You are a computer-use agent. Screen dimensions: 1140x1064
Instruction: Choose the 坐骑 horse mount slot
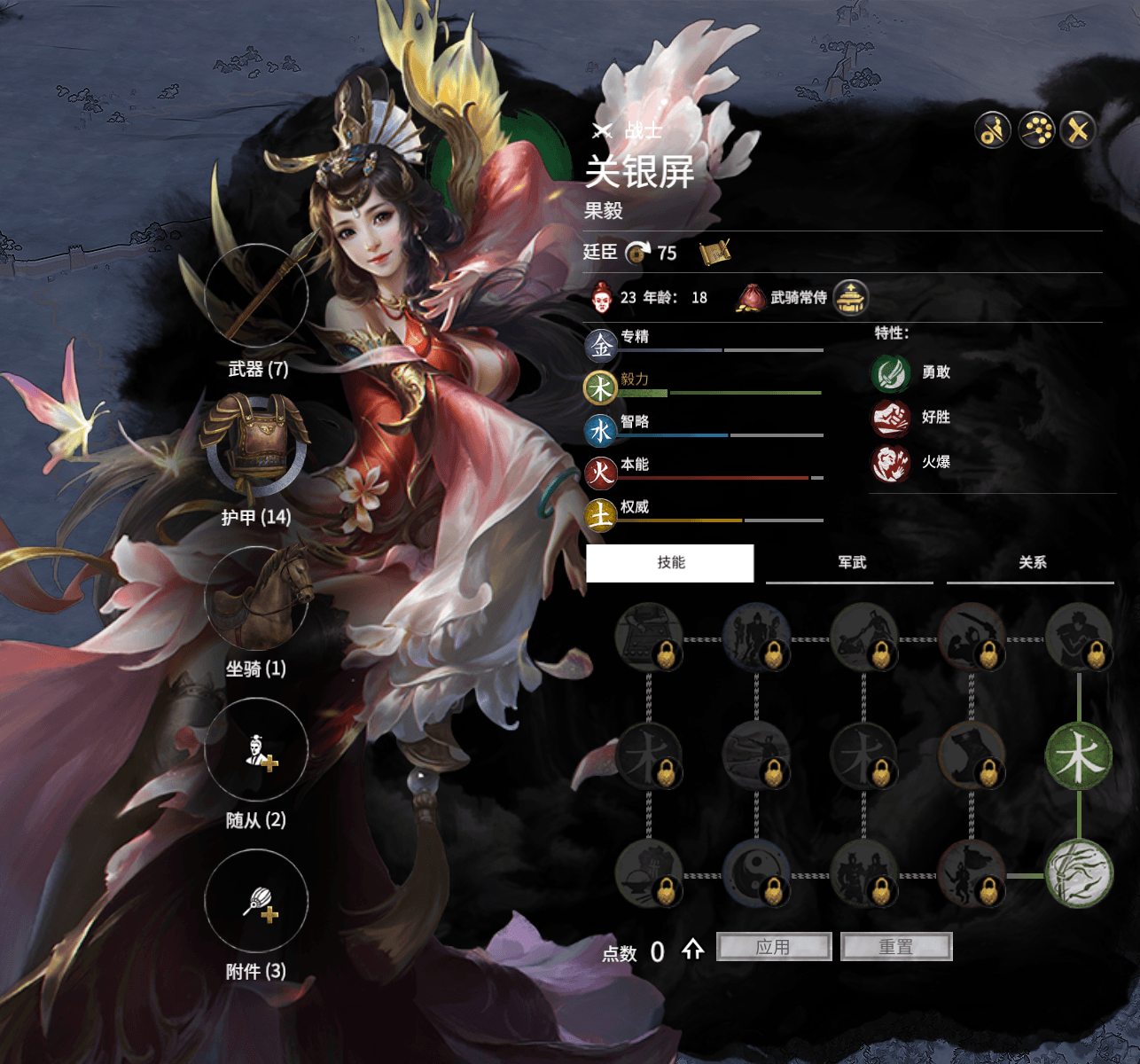point(256,598)
